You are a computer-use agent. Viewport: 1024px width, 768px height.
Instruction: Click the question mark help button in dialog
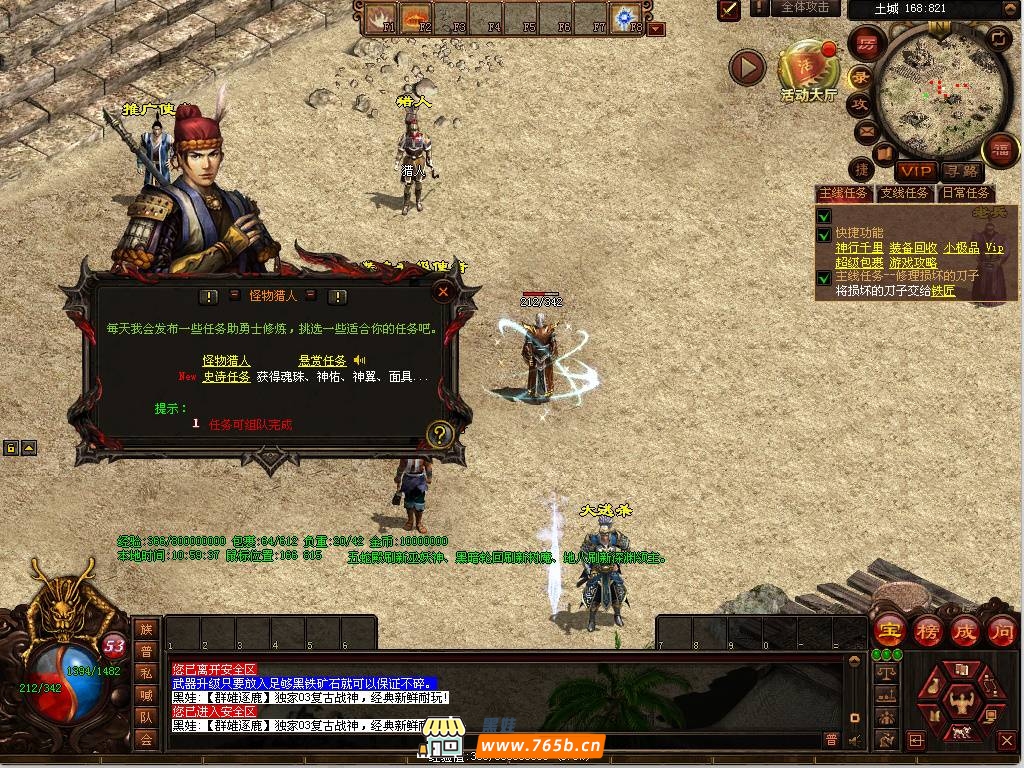coord(441,435)
